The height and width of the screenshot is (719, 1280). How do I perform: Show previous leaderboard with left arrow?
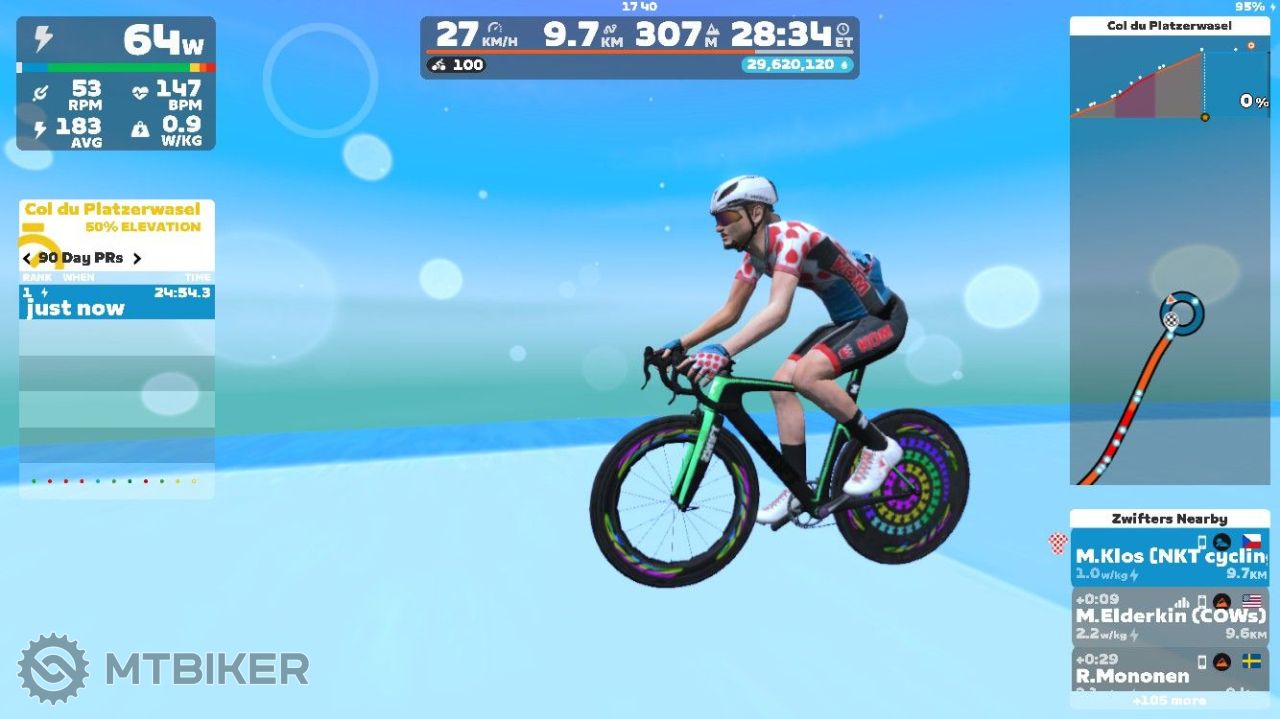[x=27, y=258]
